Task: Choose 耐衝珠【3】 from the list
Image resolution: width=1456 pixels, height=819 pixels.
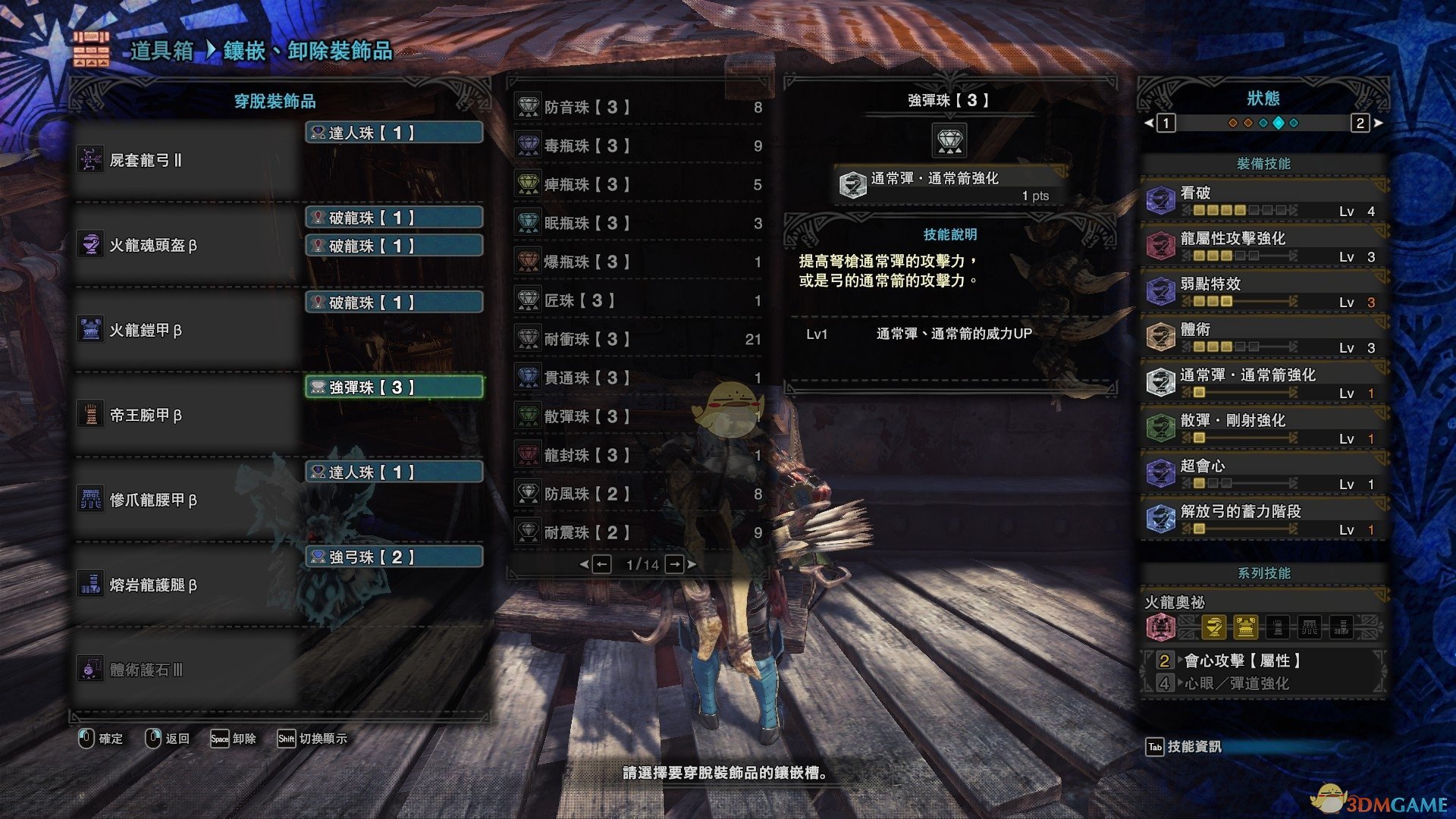Action: [x=637, y=340]
